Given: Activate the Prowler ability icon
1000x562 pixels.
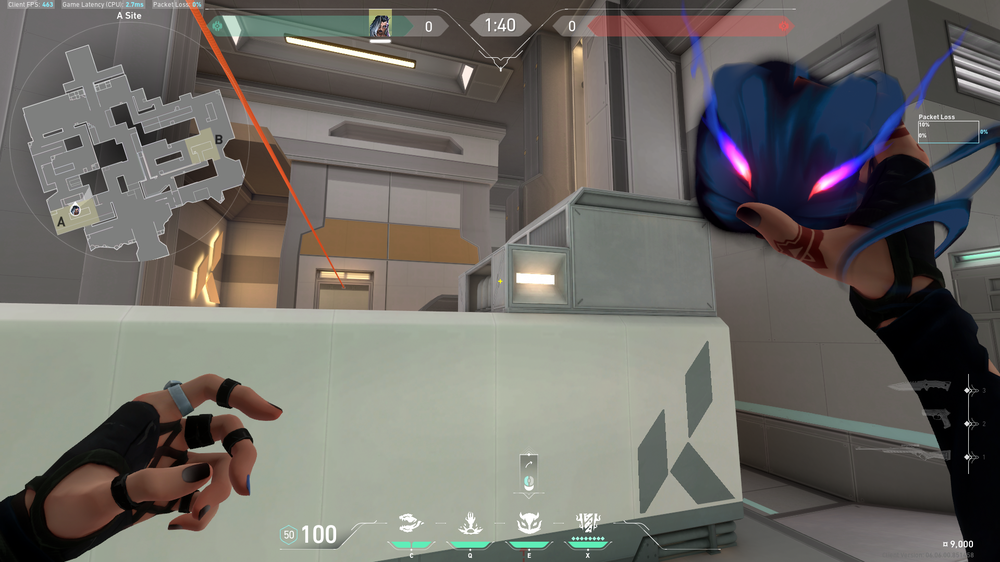Looking at the screenshot, I should (x=410, y=522).
